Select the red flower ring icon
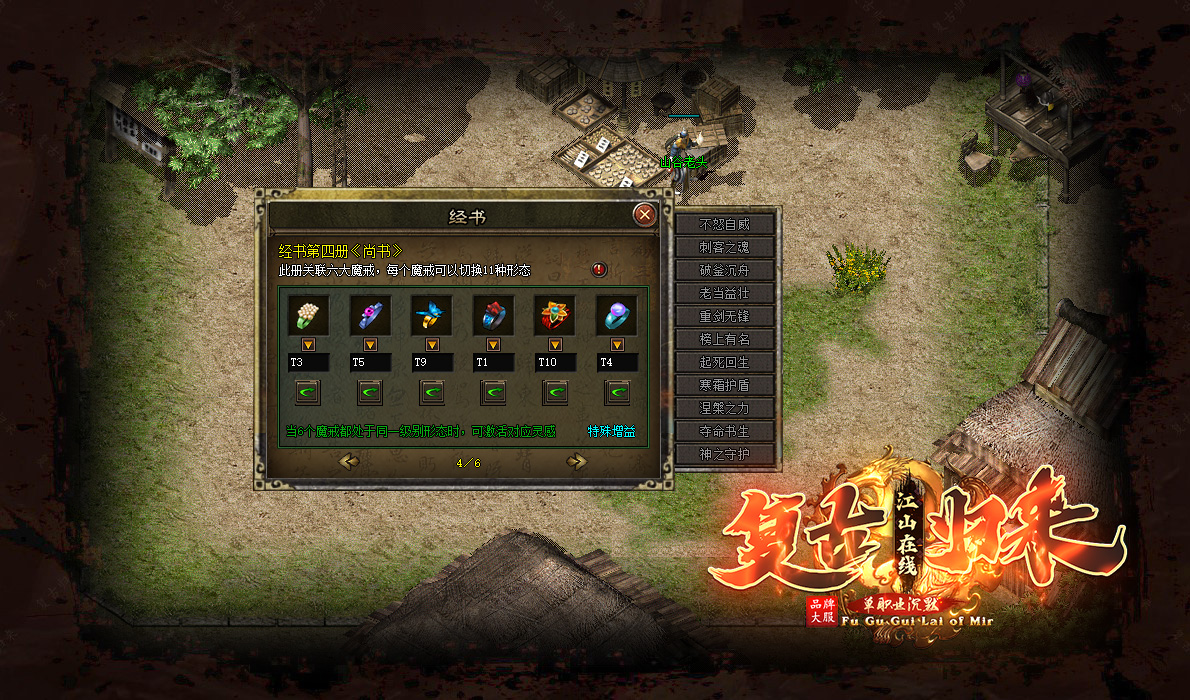 [555, 315]
